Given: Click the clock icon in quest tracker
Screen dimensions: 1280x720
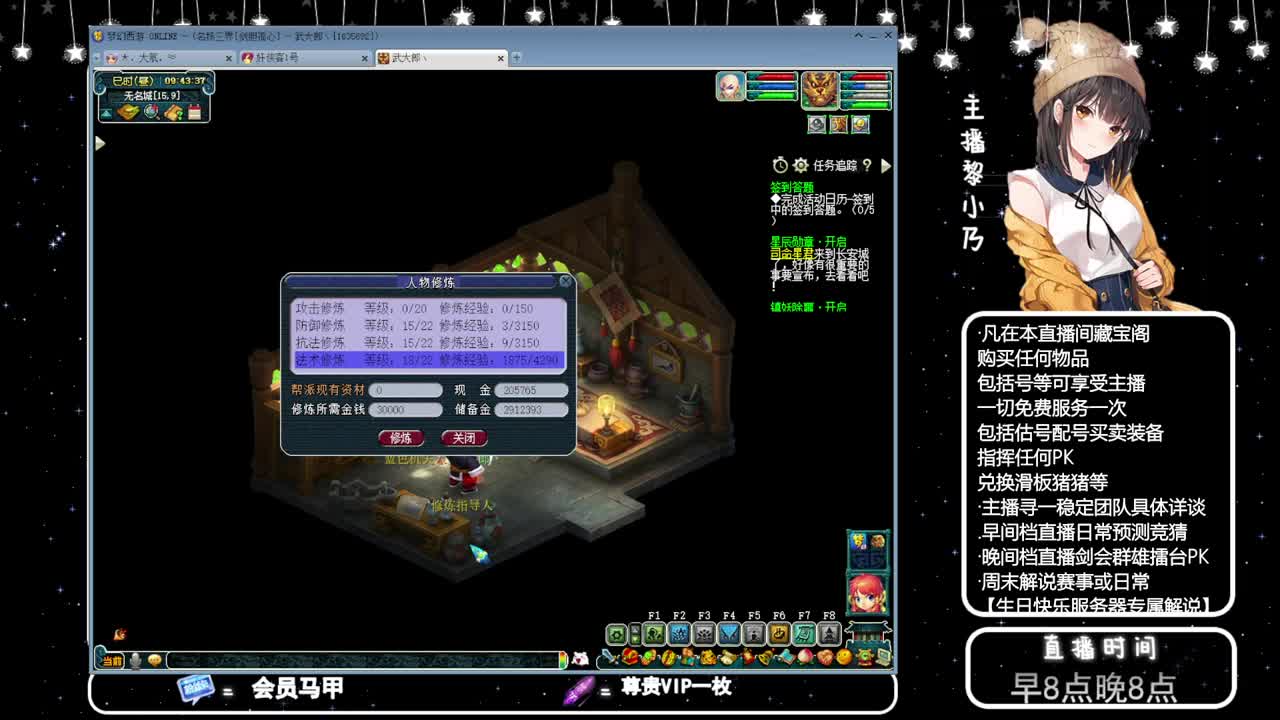Looking at the screenshot, I should 780,163.
